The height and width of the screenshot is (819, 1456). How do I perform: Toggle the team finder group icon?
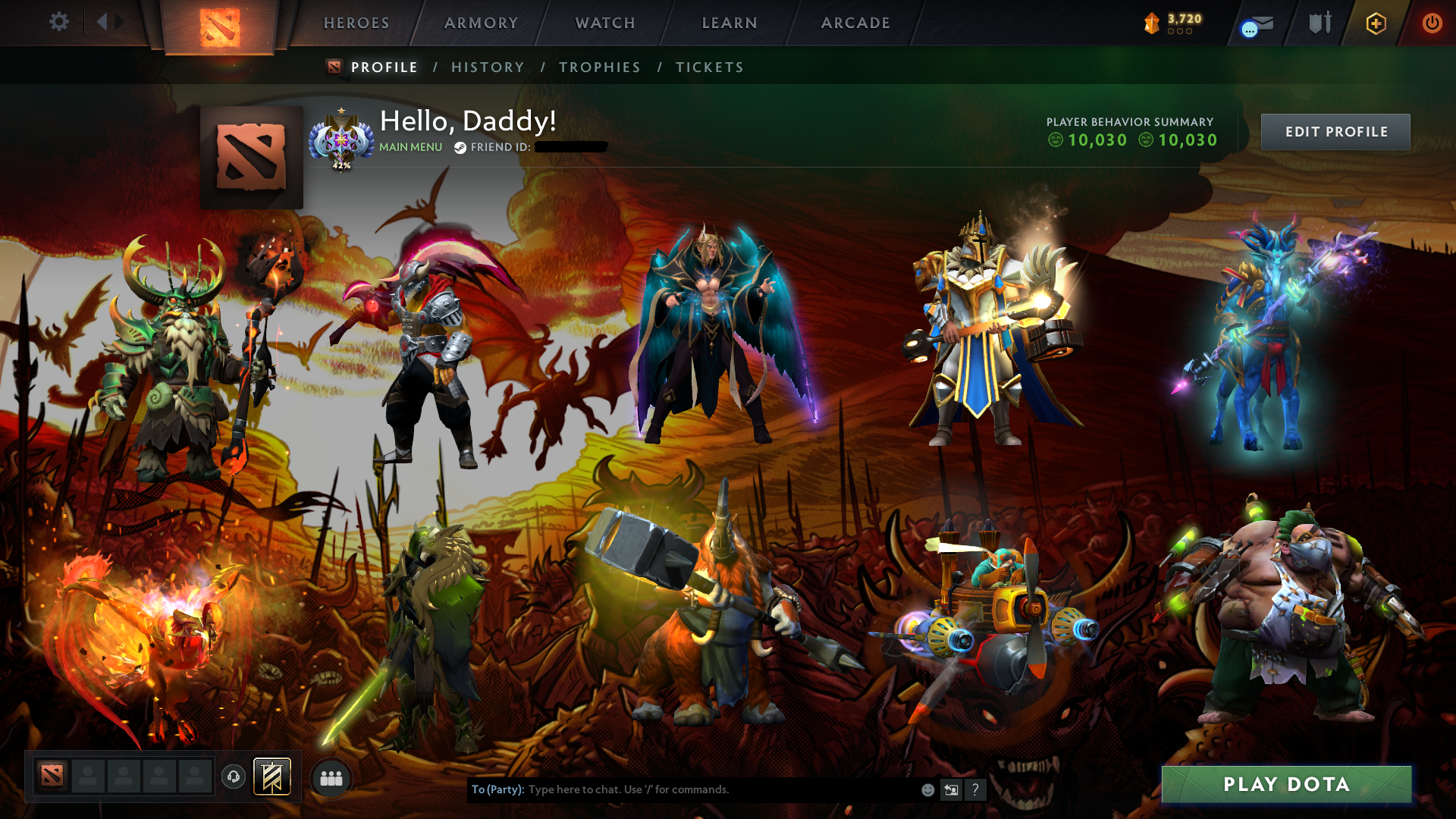(331, 777)
